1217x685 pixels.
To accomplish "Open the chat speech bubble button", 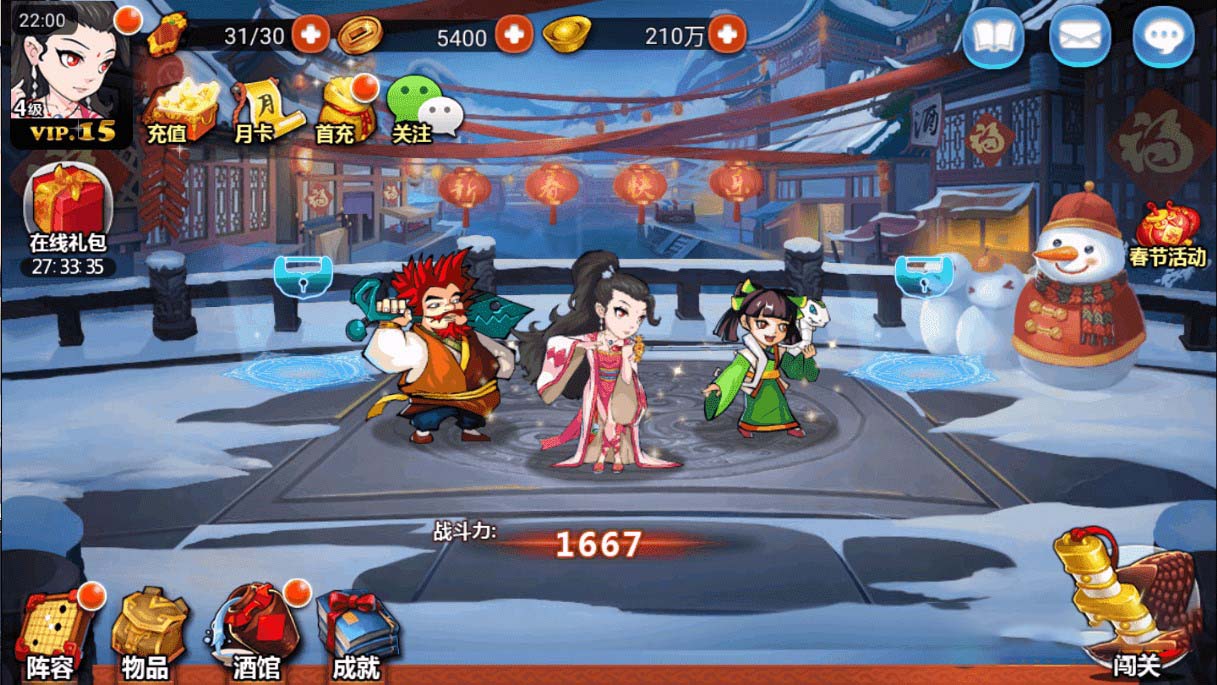I will pos(1163,38).
